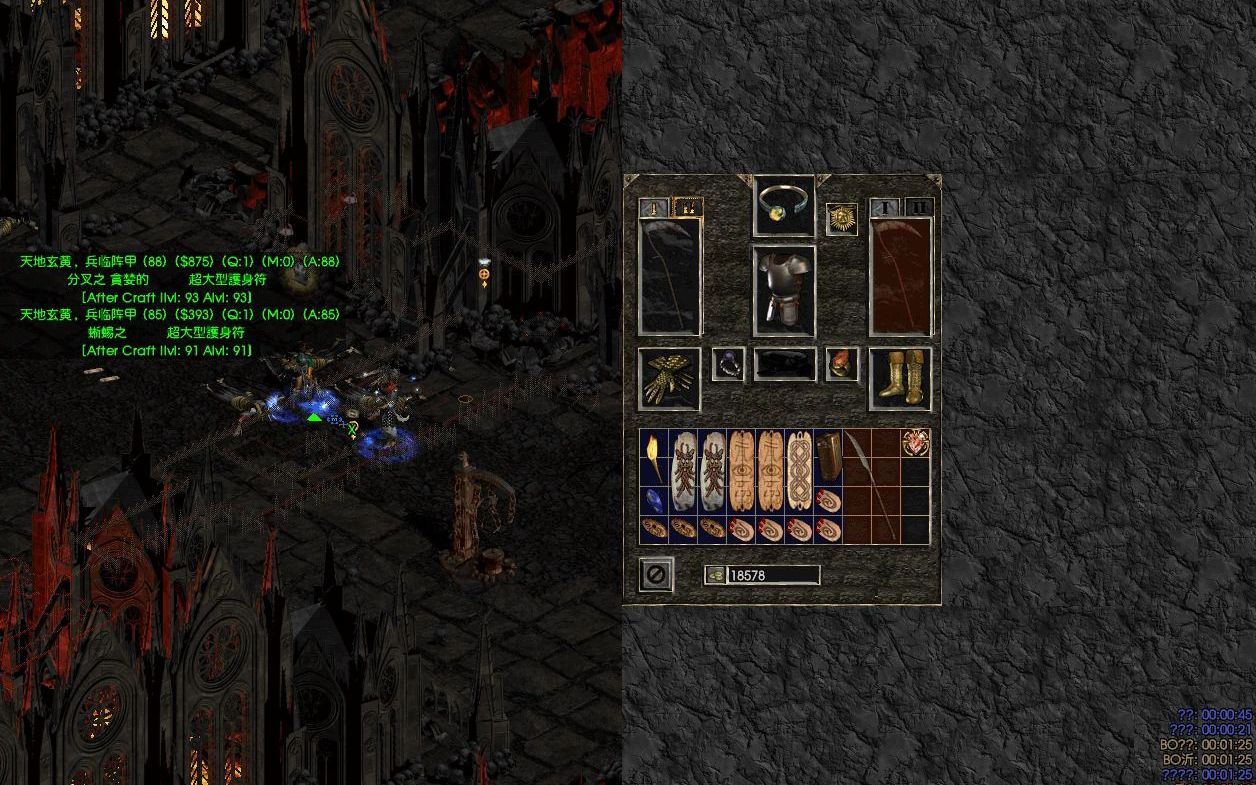Select the sun amulet slot
The height and width of the screenshot is (785, 1256).
pyautogui.click(x=841, y=219)
